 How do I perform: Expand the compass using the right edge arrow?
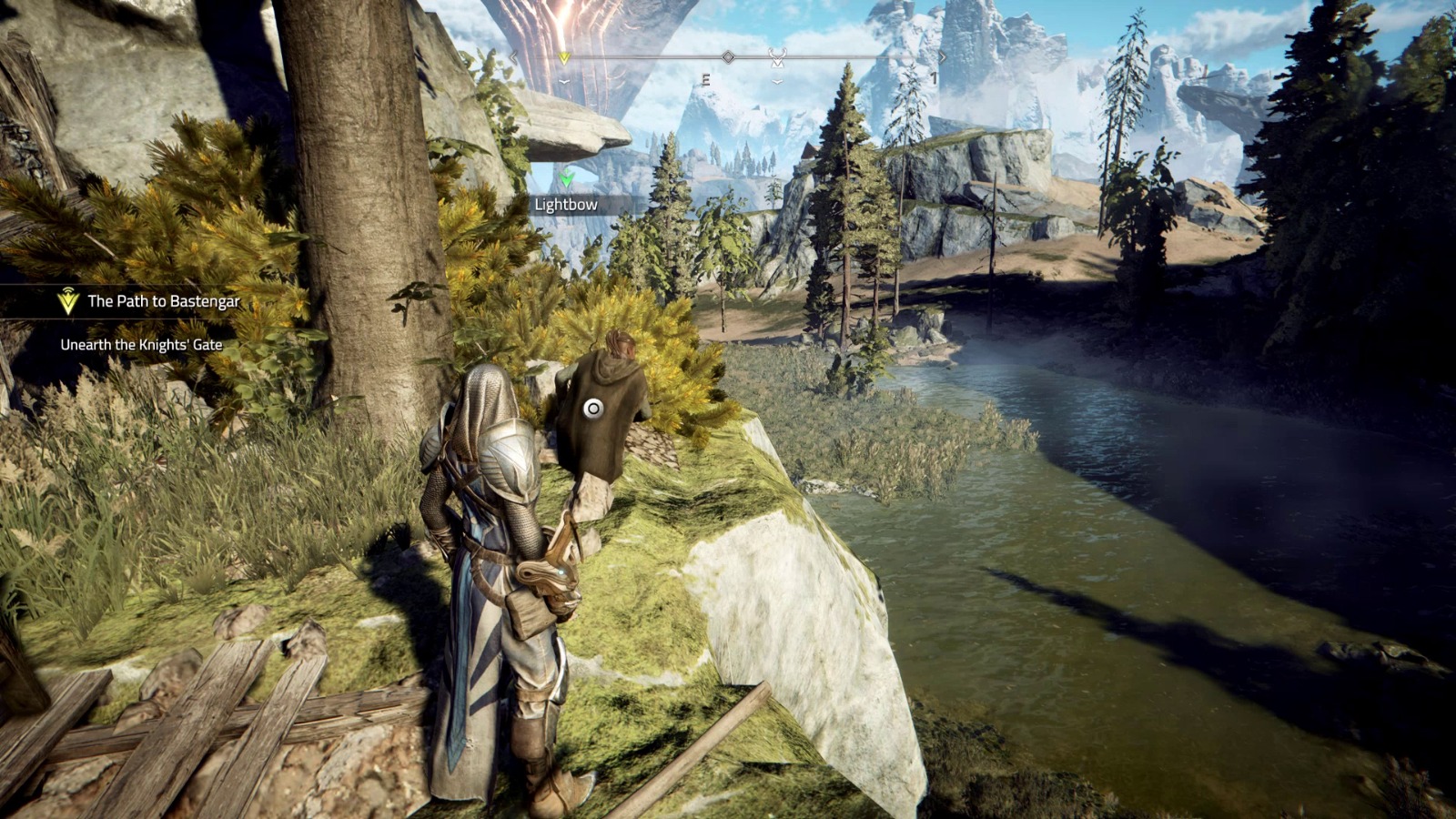click(944, 56)
